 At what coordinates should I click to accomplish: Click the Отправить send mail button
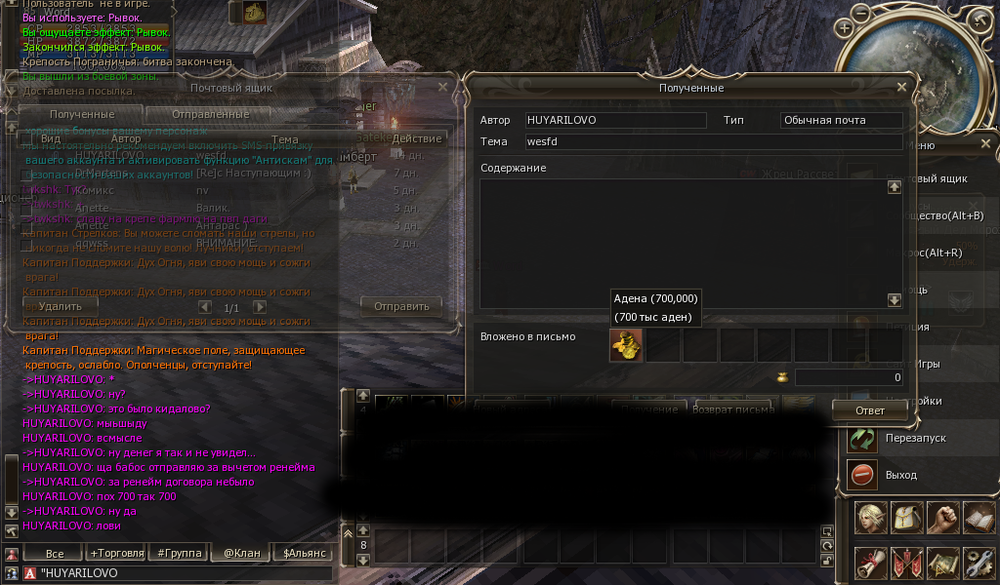[x=401, y=306]
